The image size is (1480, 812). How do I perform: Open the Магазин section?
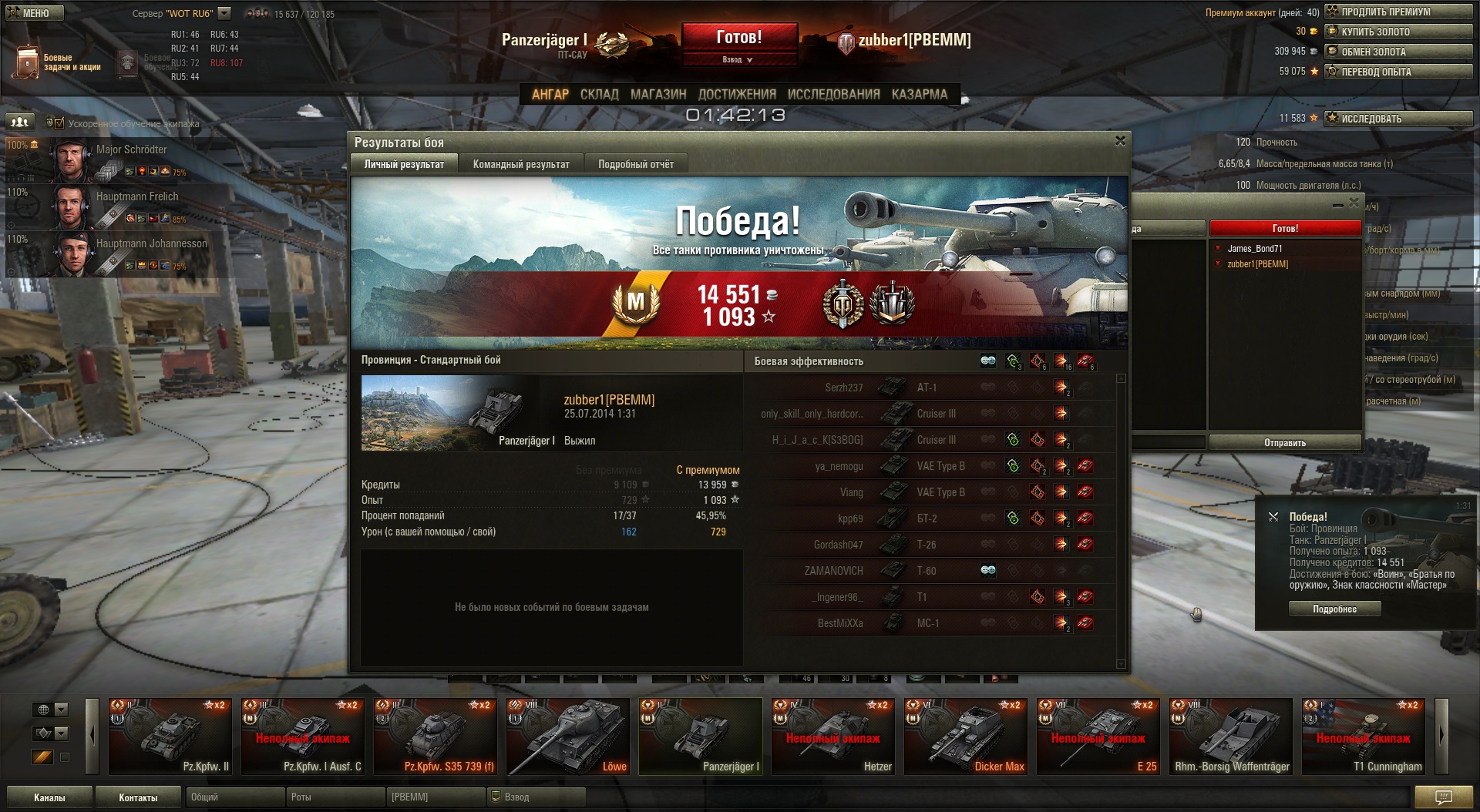click(x=658, y=94)
